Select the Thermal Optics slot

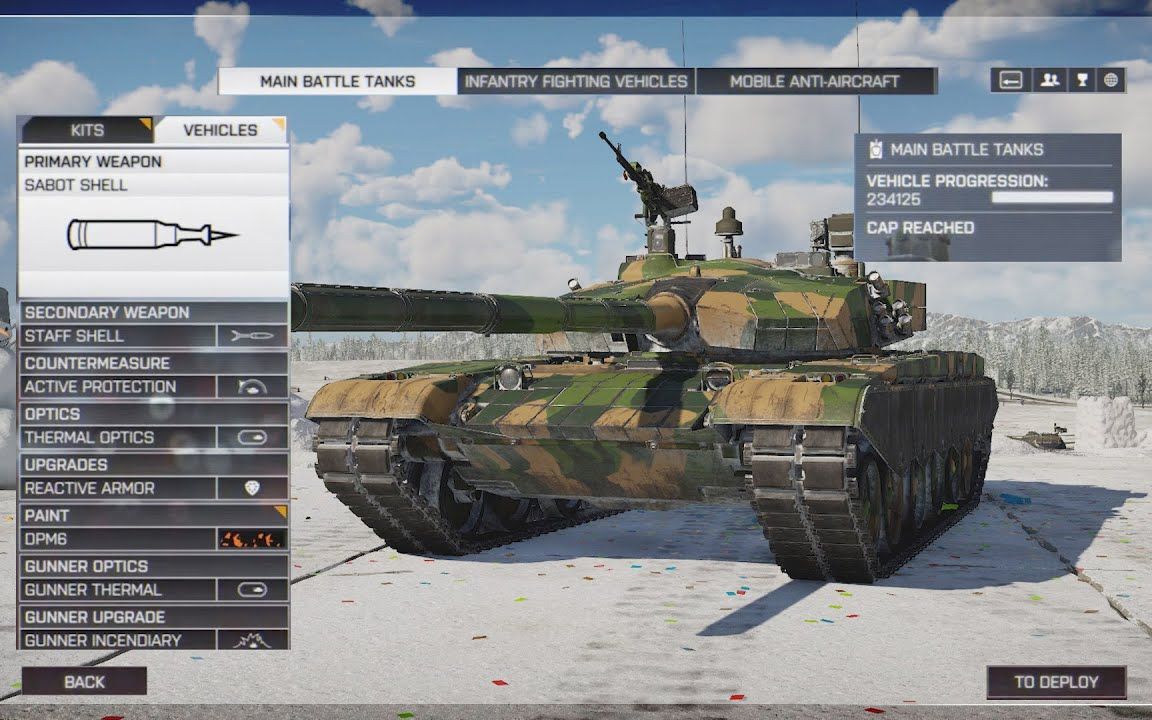(x=153, y=438)
